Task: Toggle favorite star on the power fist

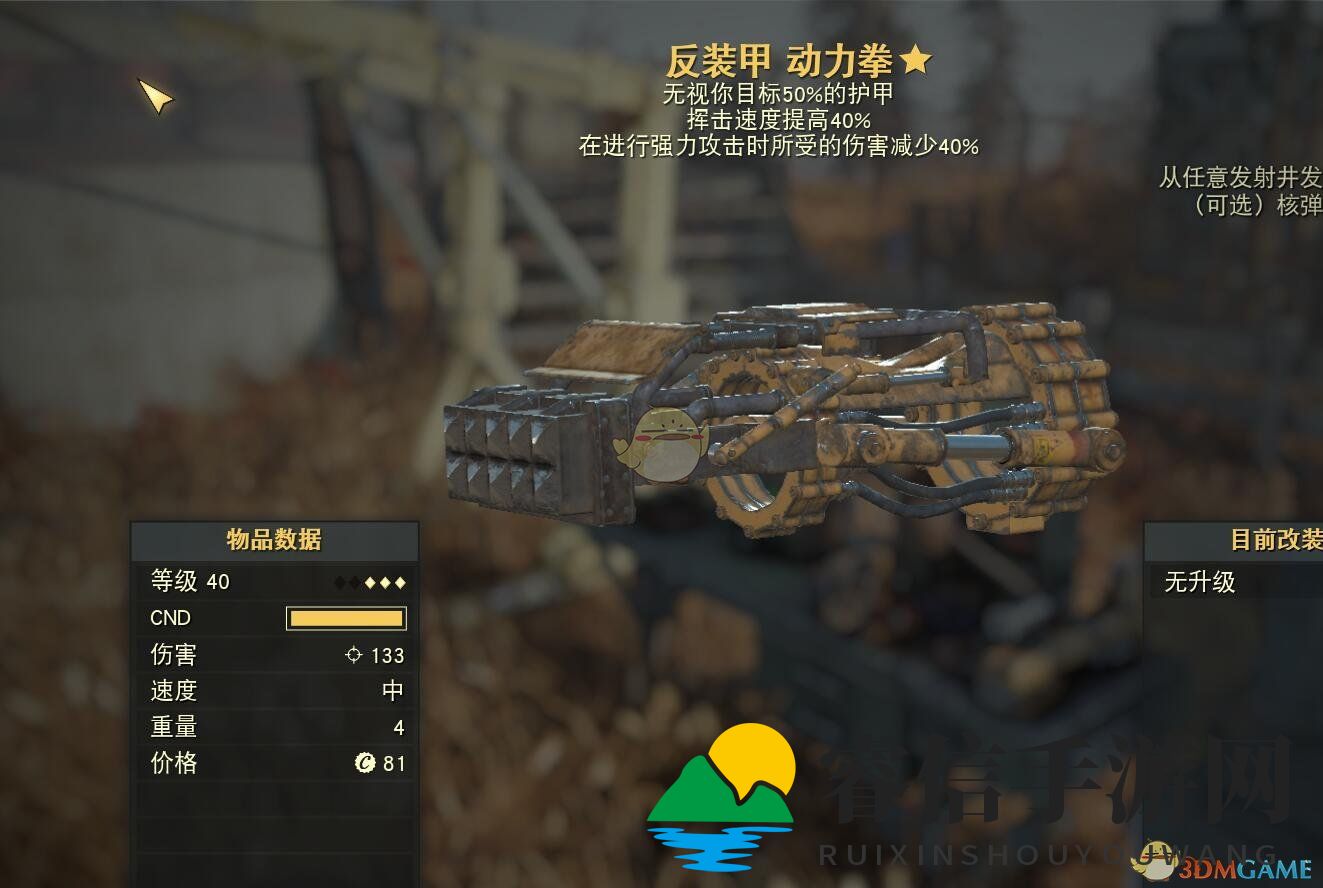Action: tap(917, 59)
